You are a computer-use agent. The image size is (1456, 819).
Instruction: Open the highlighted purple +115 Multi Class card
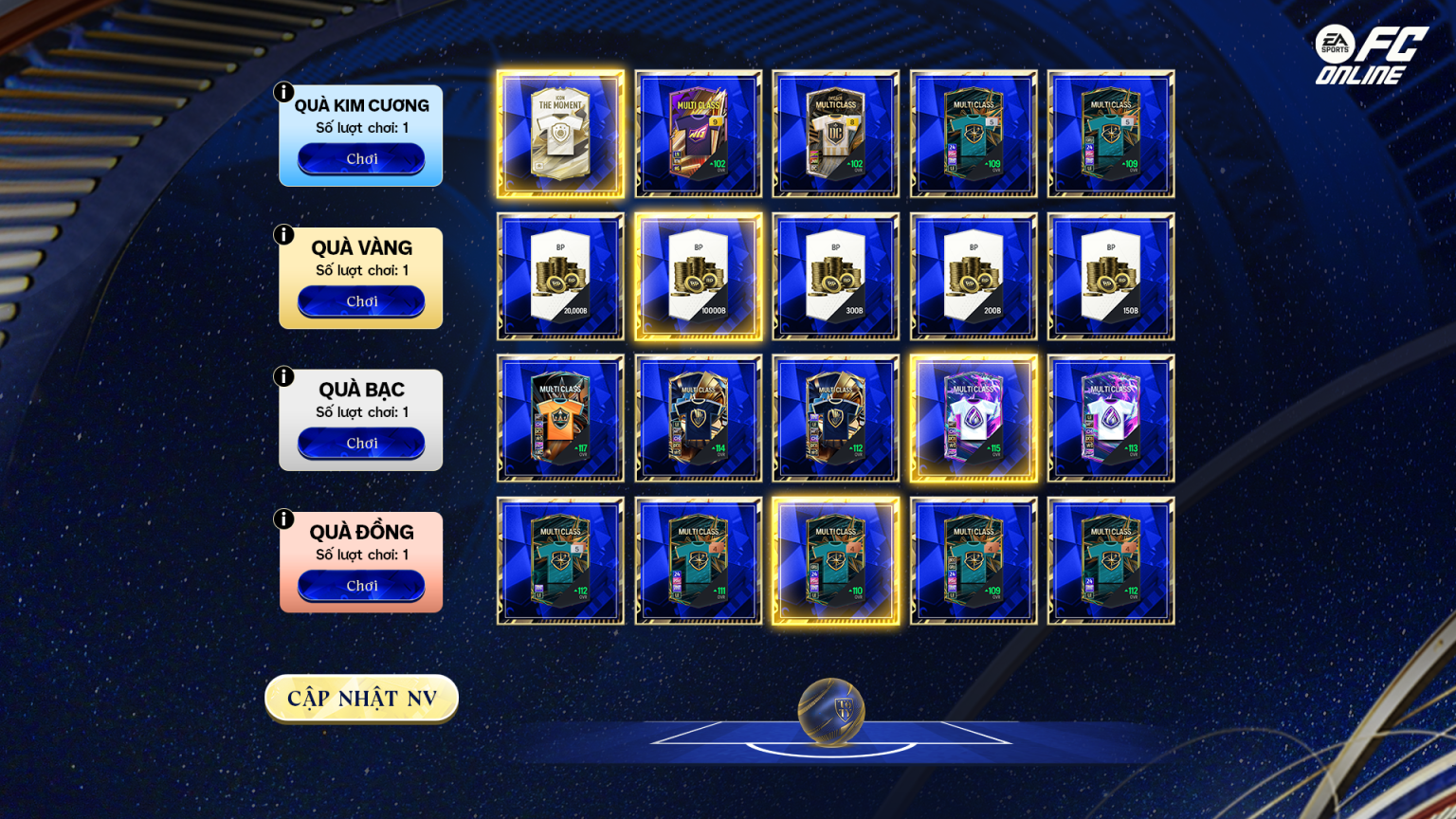pos(972,417)
